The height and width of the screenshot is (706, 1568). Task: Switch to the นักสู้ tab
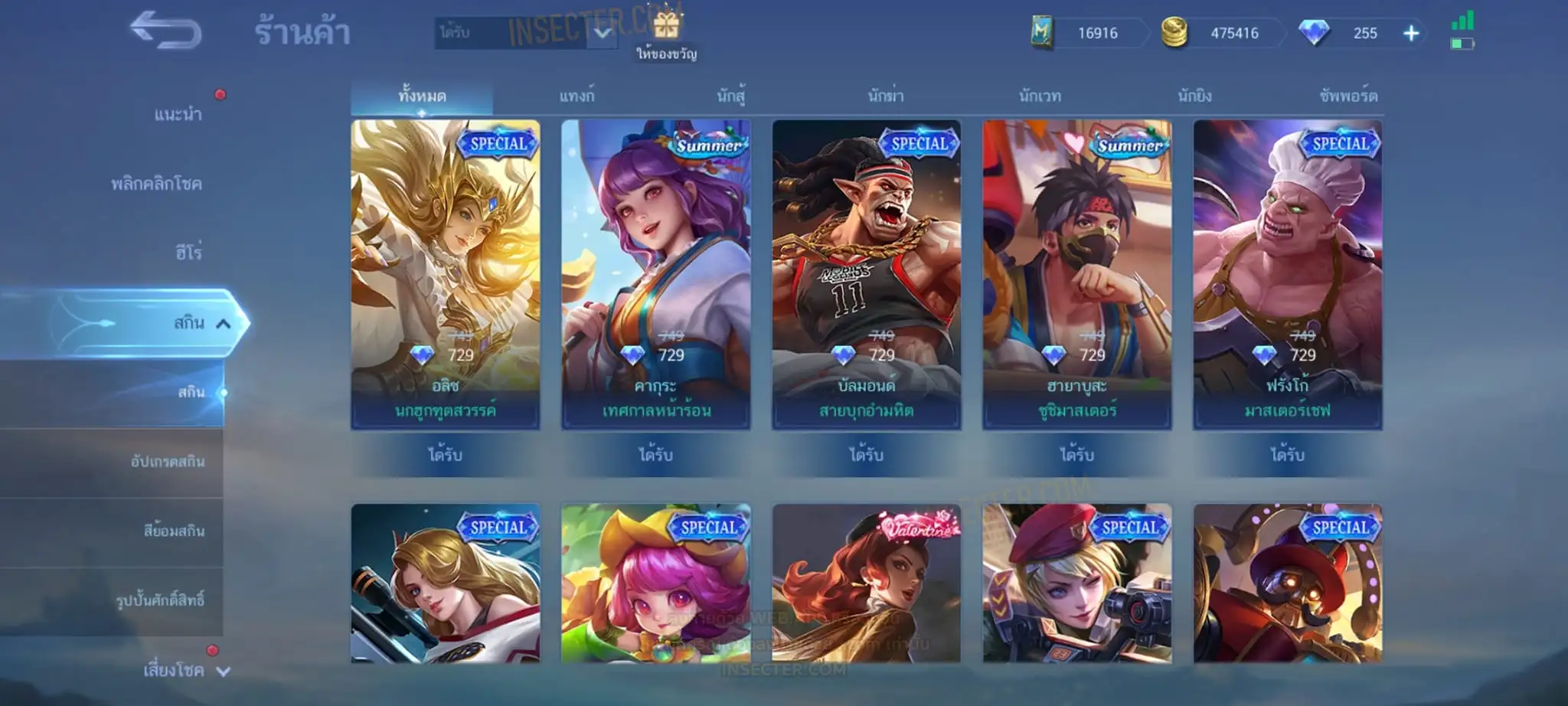(x=731, y=96)
